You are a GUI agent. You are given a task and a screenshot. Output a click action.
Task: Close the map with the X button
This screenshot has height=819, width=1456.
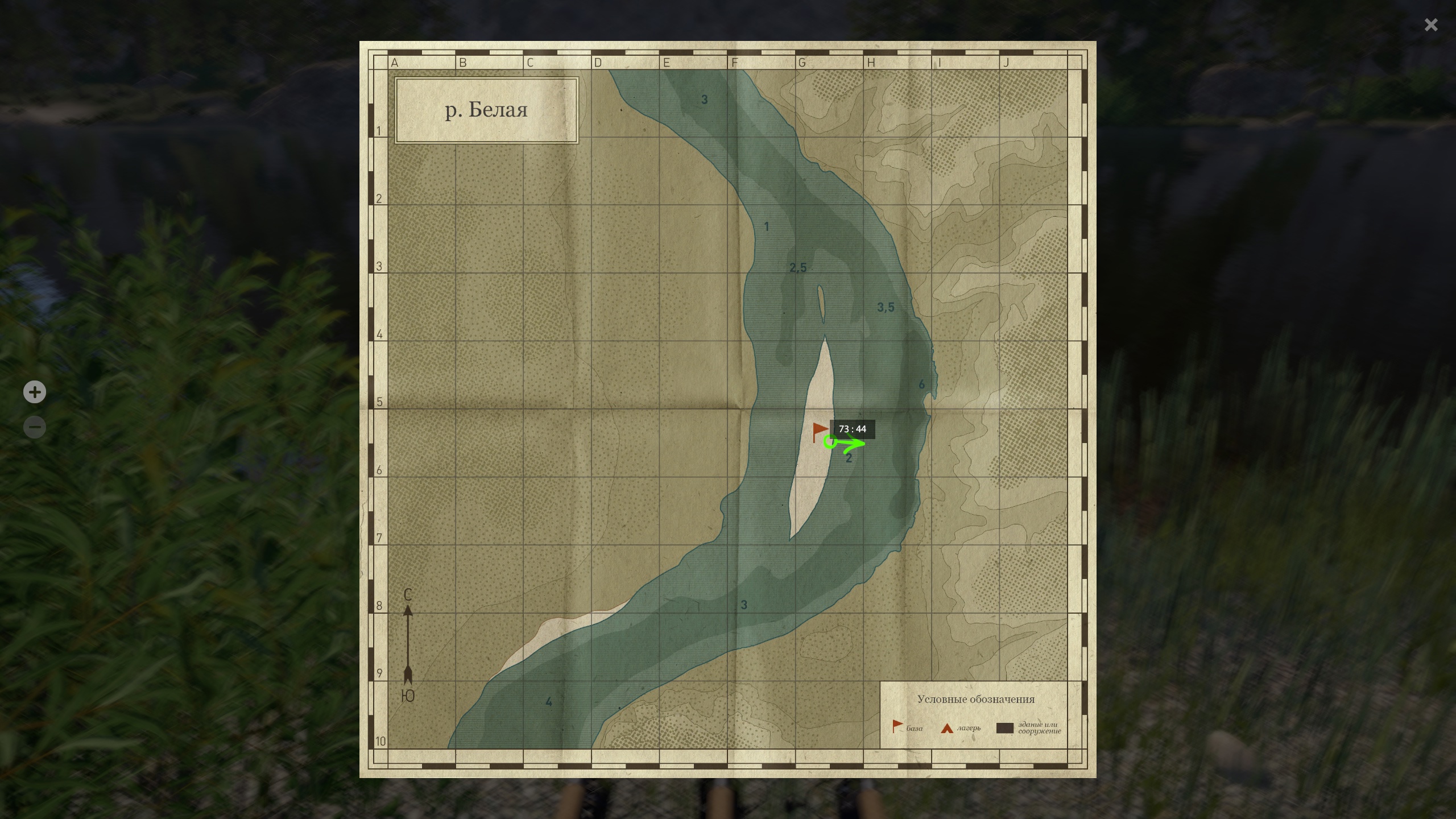pos(1431,25)
